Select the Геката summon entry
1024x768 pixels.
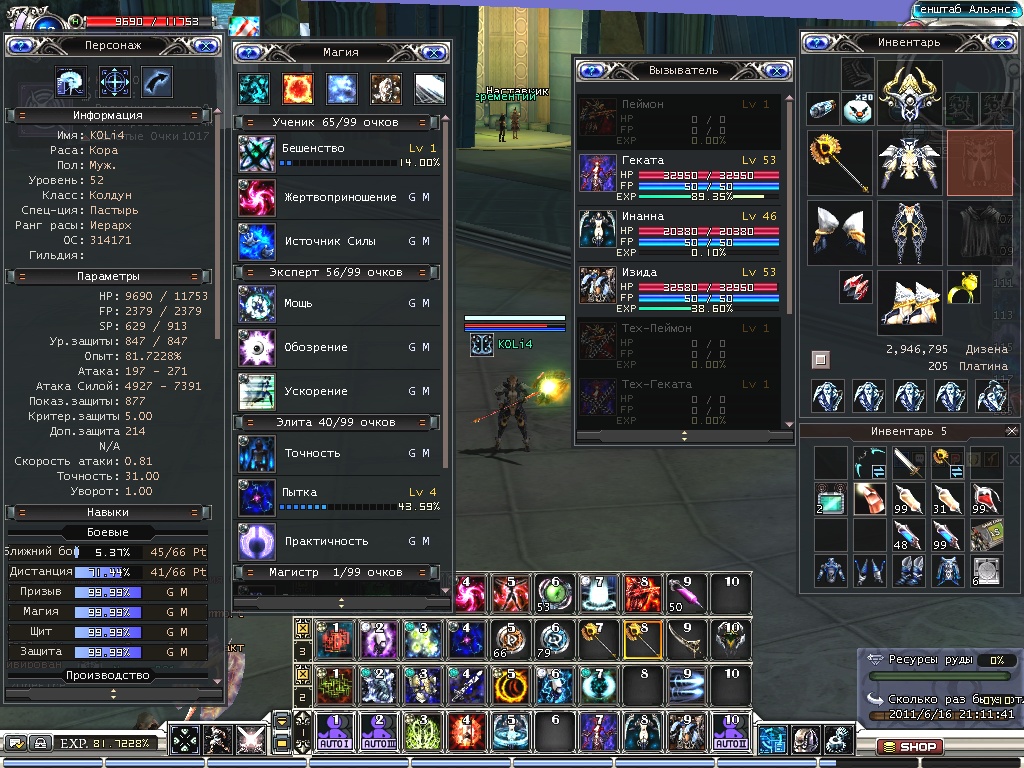click(679, 173)
